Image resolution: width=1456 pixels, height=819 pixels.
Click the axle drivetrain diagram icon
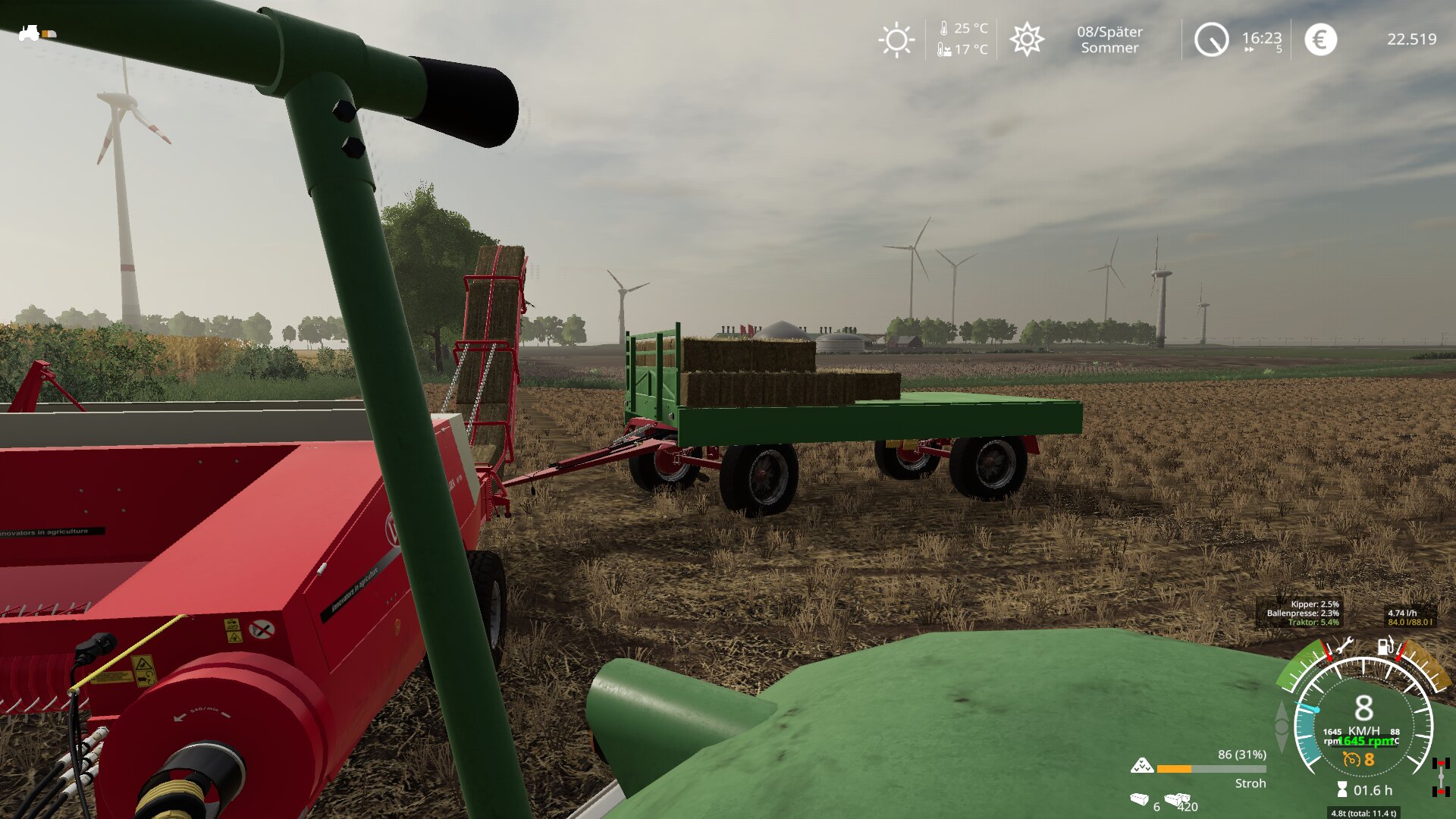click(x=1441, y=777)
